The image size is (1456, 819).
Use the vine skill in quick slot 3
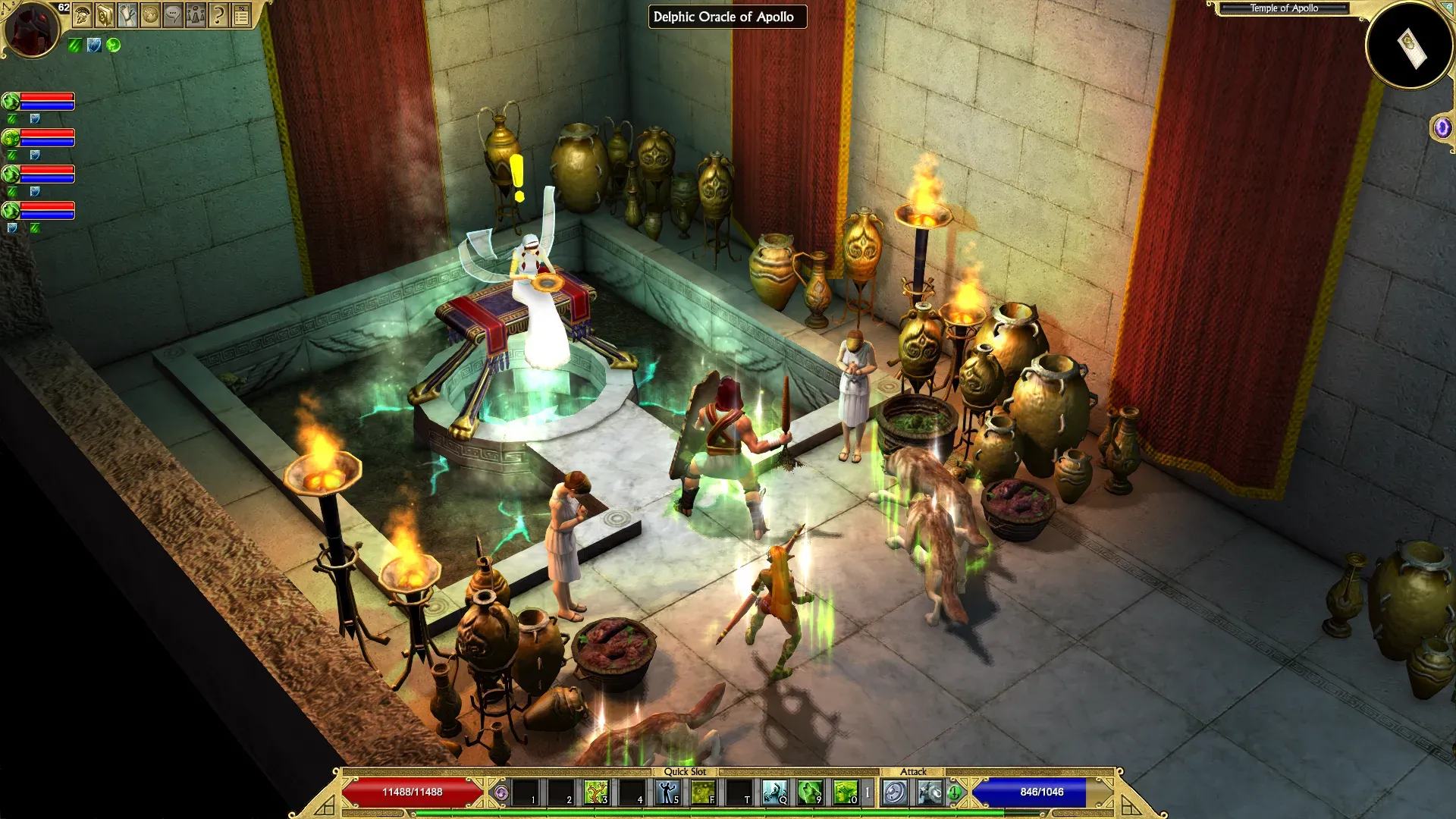pyautogui.click(x=596, y=792)
